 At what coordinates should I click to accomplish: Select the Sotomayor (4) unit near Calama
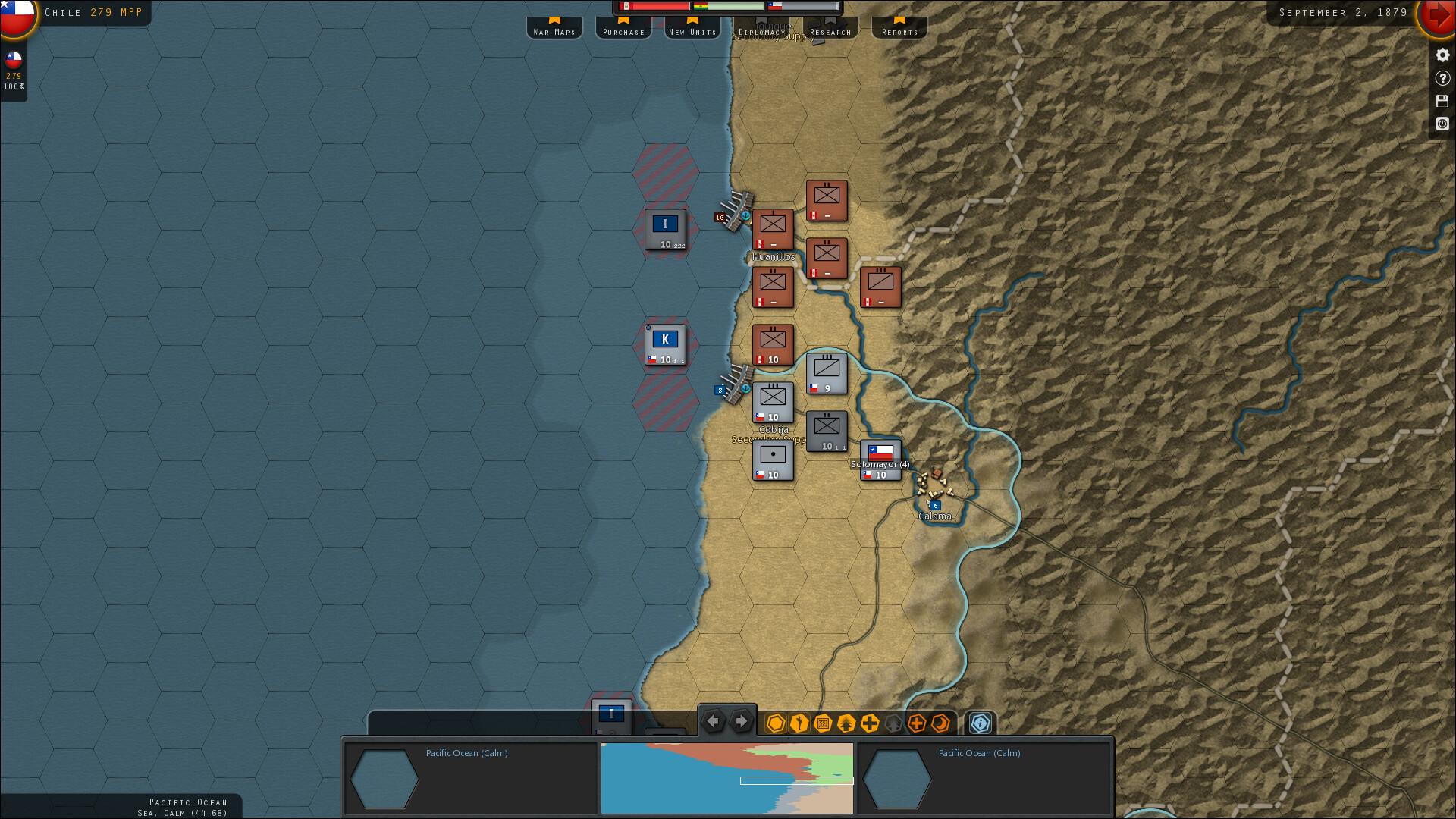tap(880, 458)
